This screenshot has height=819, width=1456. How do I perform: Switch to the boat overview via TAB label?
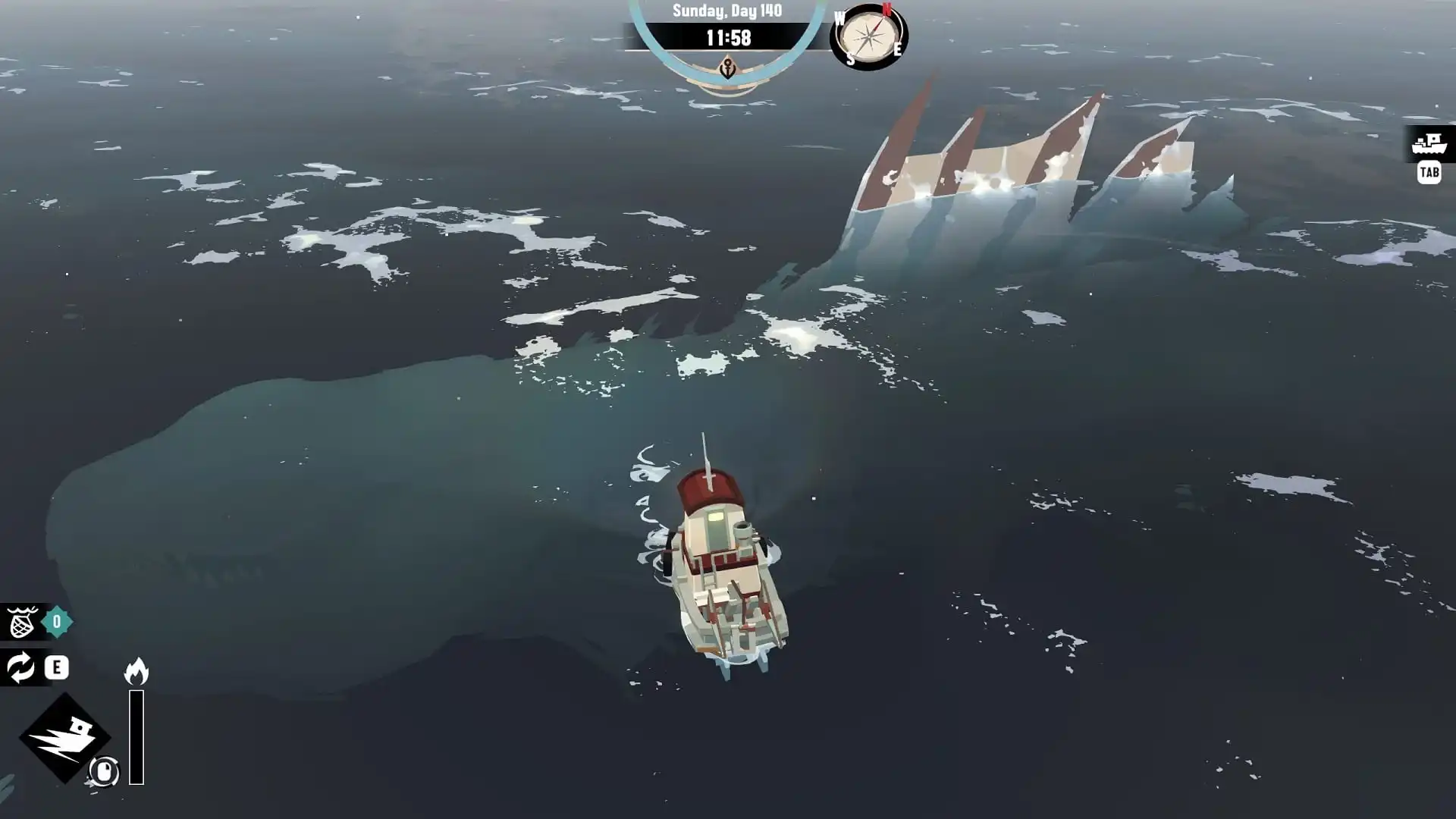click(x=1429, y=174)
